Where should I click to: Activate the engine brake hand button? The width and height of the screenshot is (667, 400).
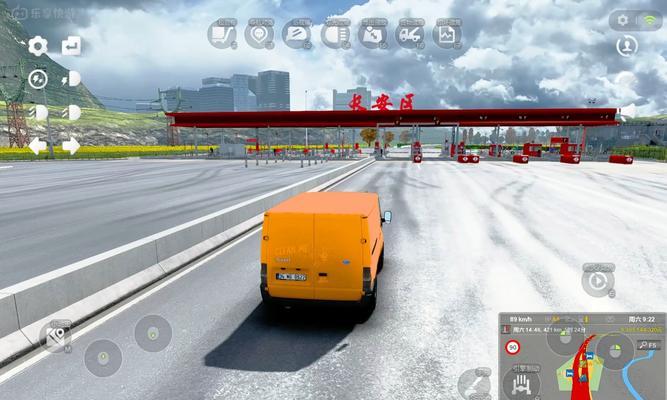(x=521, y=383)
